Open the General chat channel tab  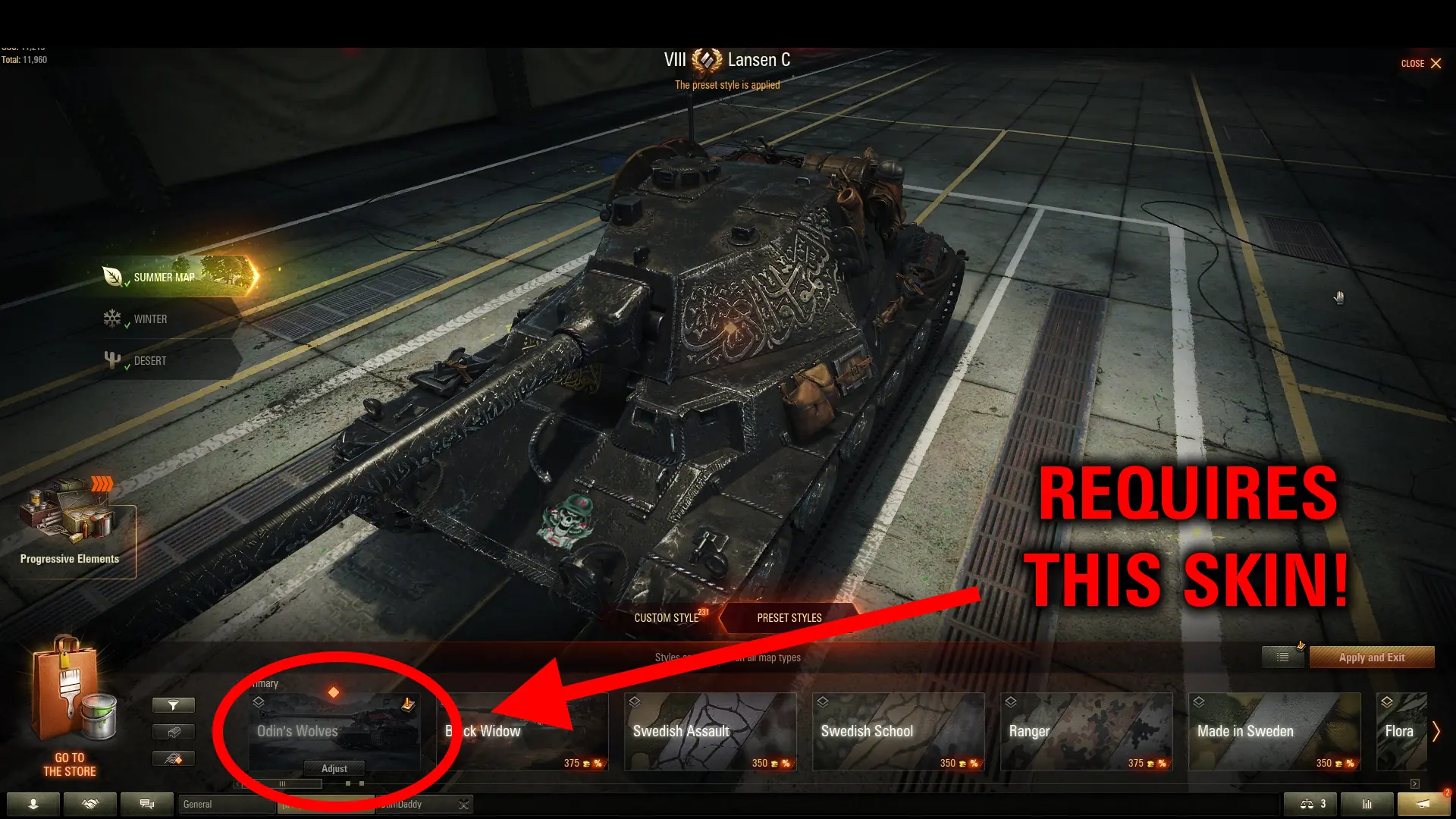click(224, 804)
